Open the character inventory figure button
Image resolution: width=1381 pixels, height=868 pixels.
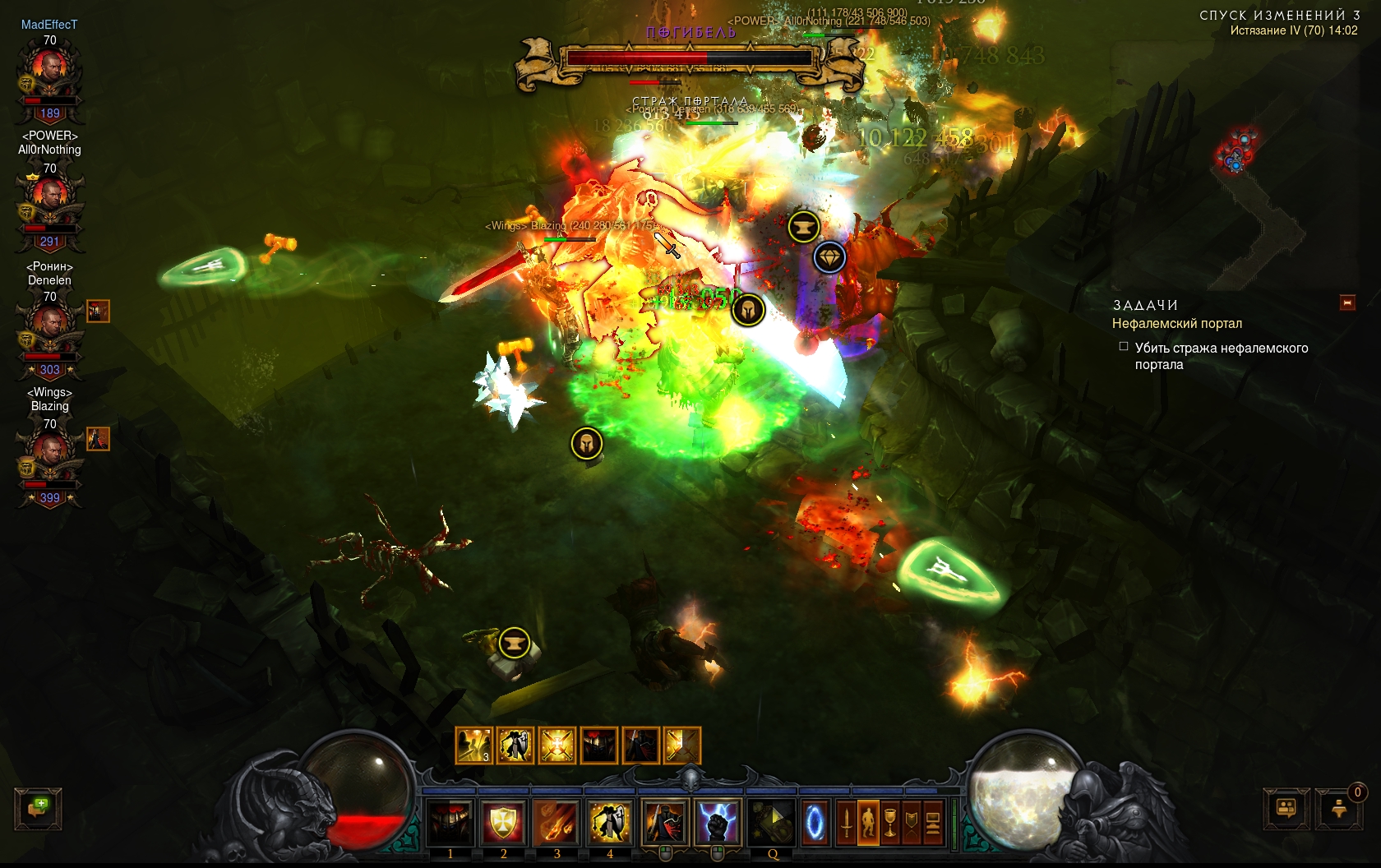click(868, 822)
